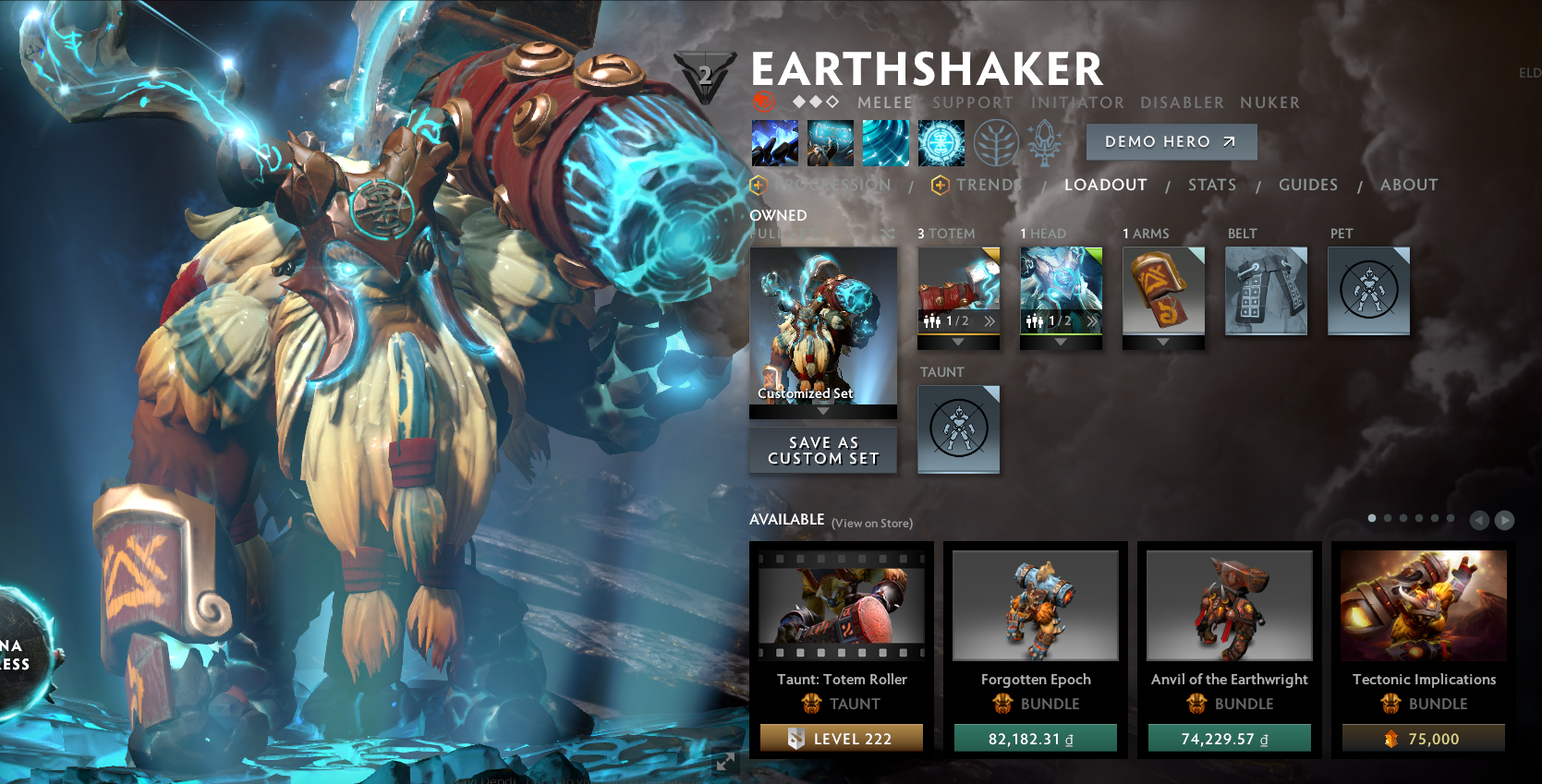Open the Enchant Totem ability icon
1542x784 pixels.
pyautogui.click(x=831, y=142)
